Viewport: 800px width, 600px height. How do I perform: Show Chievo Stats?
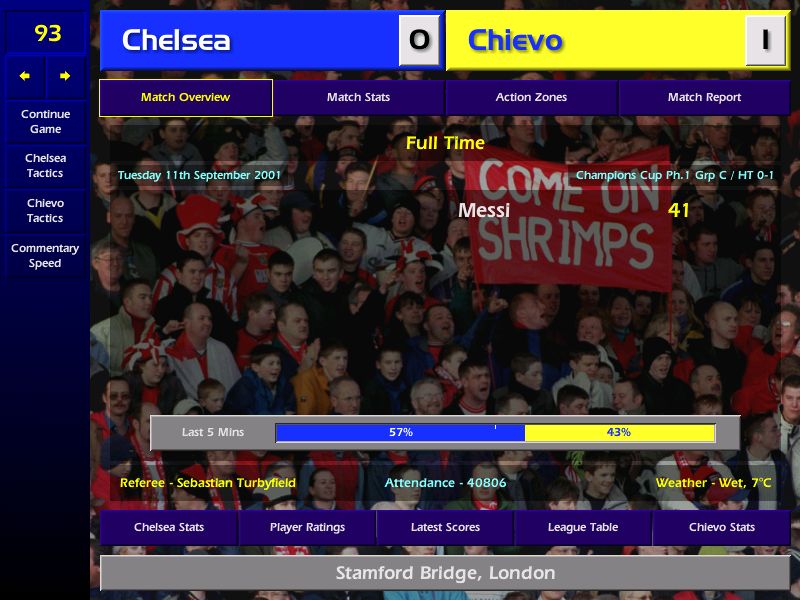tap(721, 527)
